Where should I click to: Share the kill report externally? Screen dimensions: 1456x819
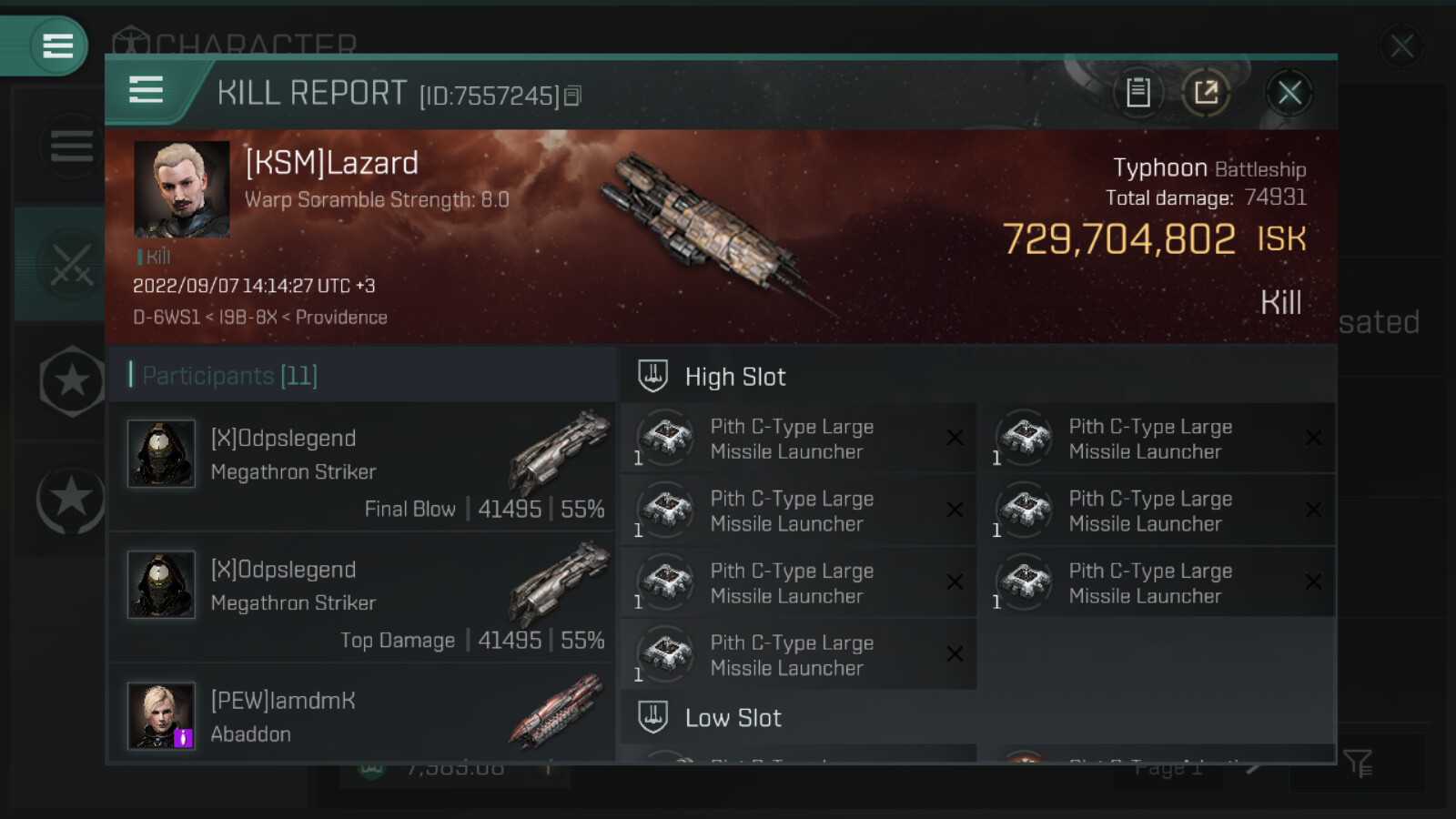(x=1206, y=93)
